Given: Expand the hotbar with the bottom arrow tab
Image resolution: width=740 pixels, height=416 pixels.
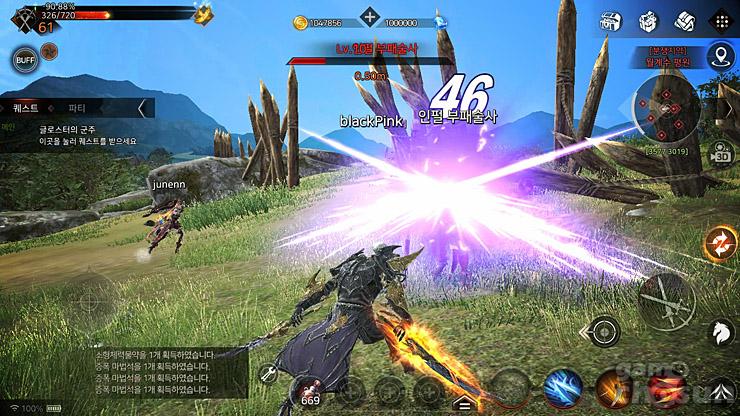Looking at the screenshot, I should click(x=462, y=405).
